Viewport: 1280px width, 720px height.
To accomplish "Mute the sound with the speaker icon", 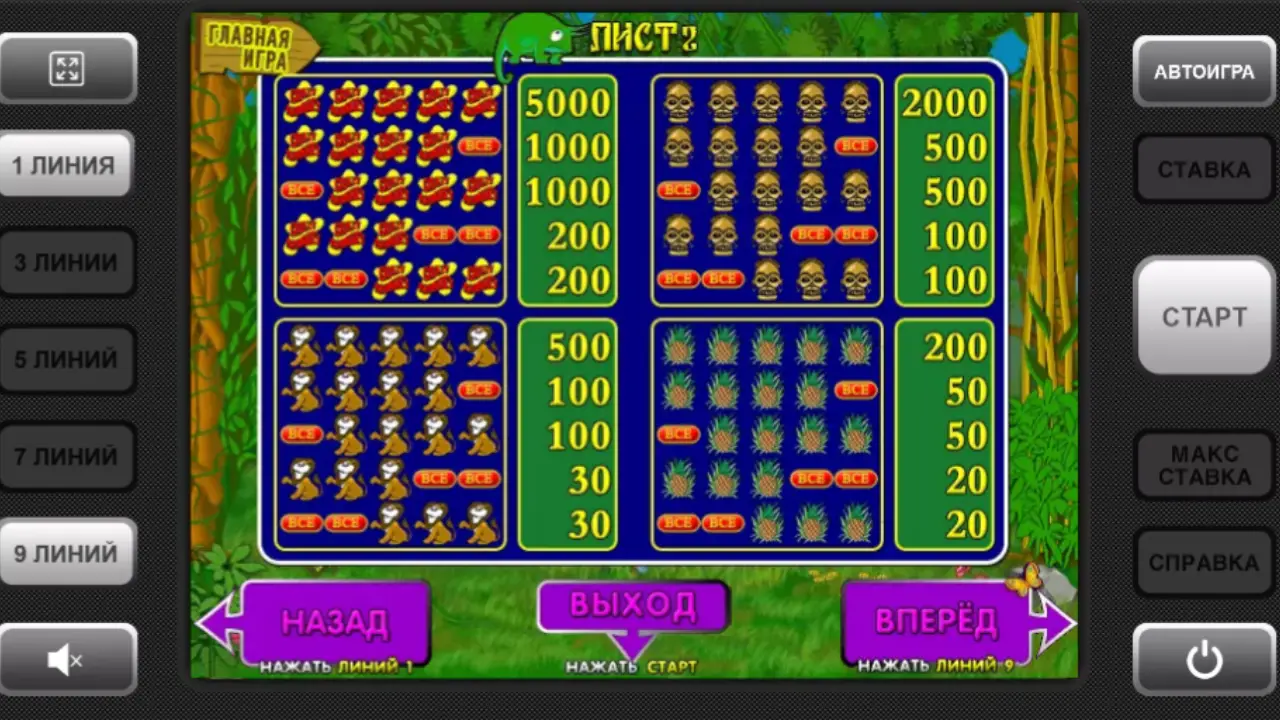I will 67,658.
